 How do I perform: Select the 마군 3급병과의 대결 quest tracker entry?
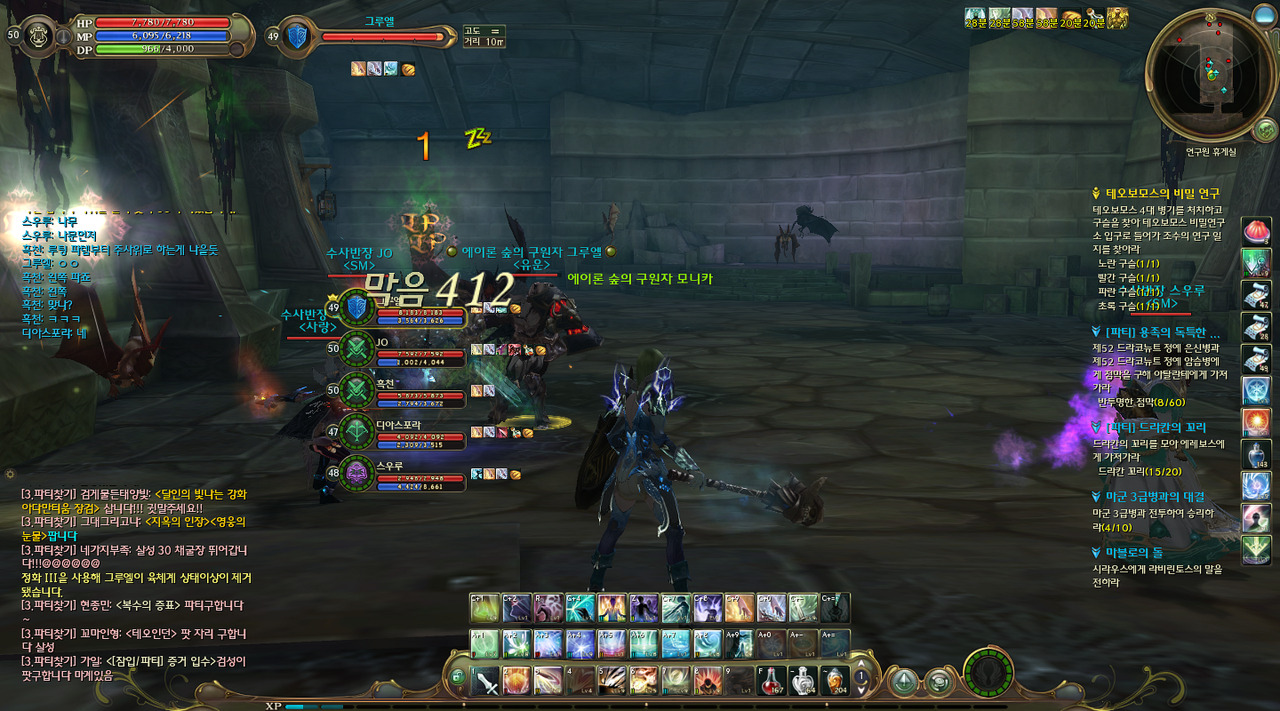(x=1154, y=496)
